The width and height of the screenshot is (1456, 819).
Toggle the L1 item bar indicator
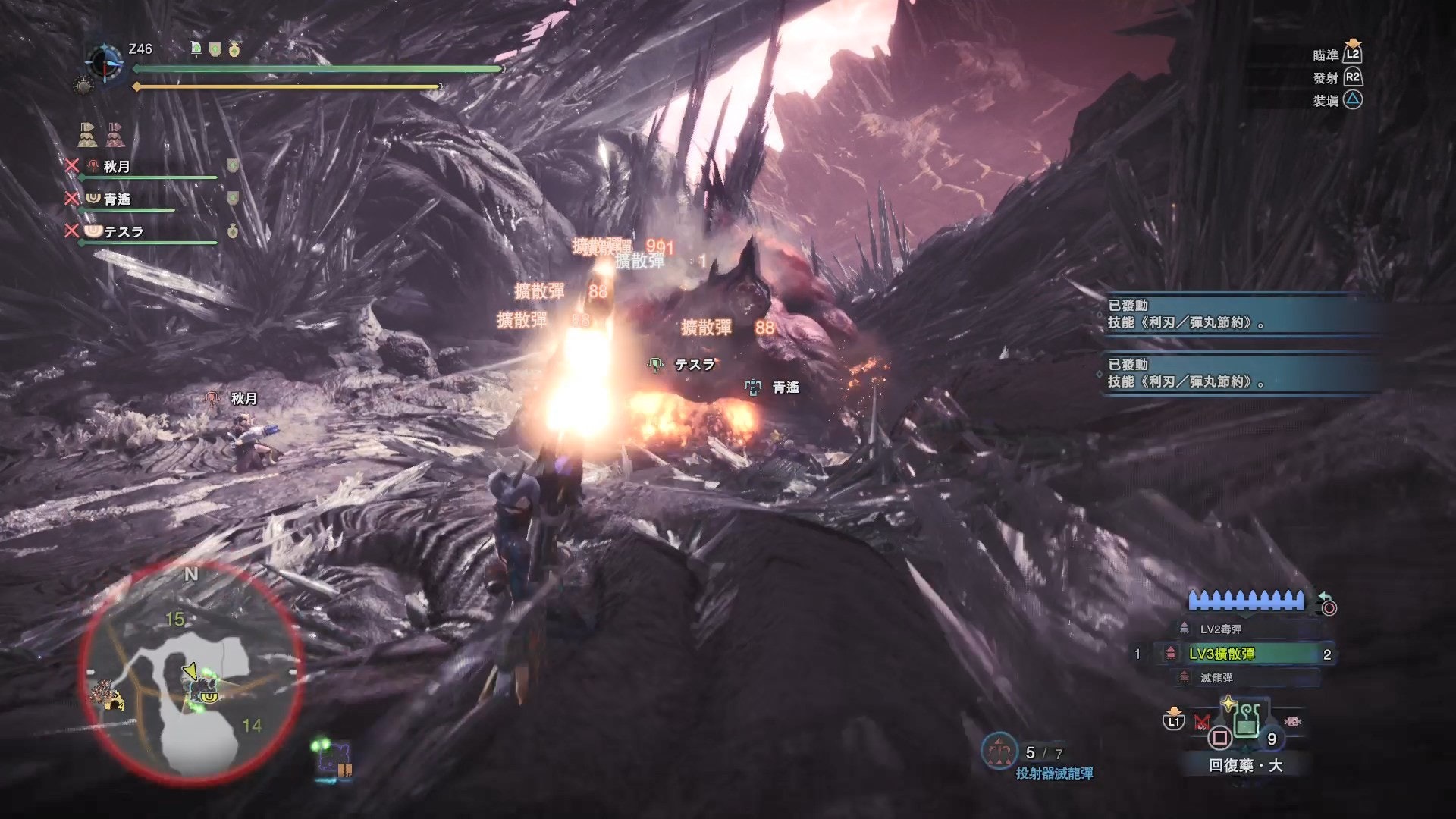point(1172,721)
